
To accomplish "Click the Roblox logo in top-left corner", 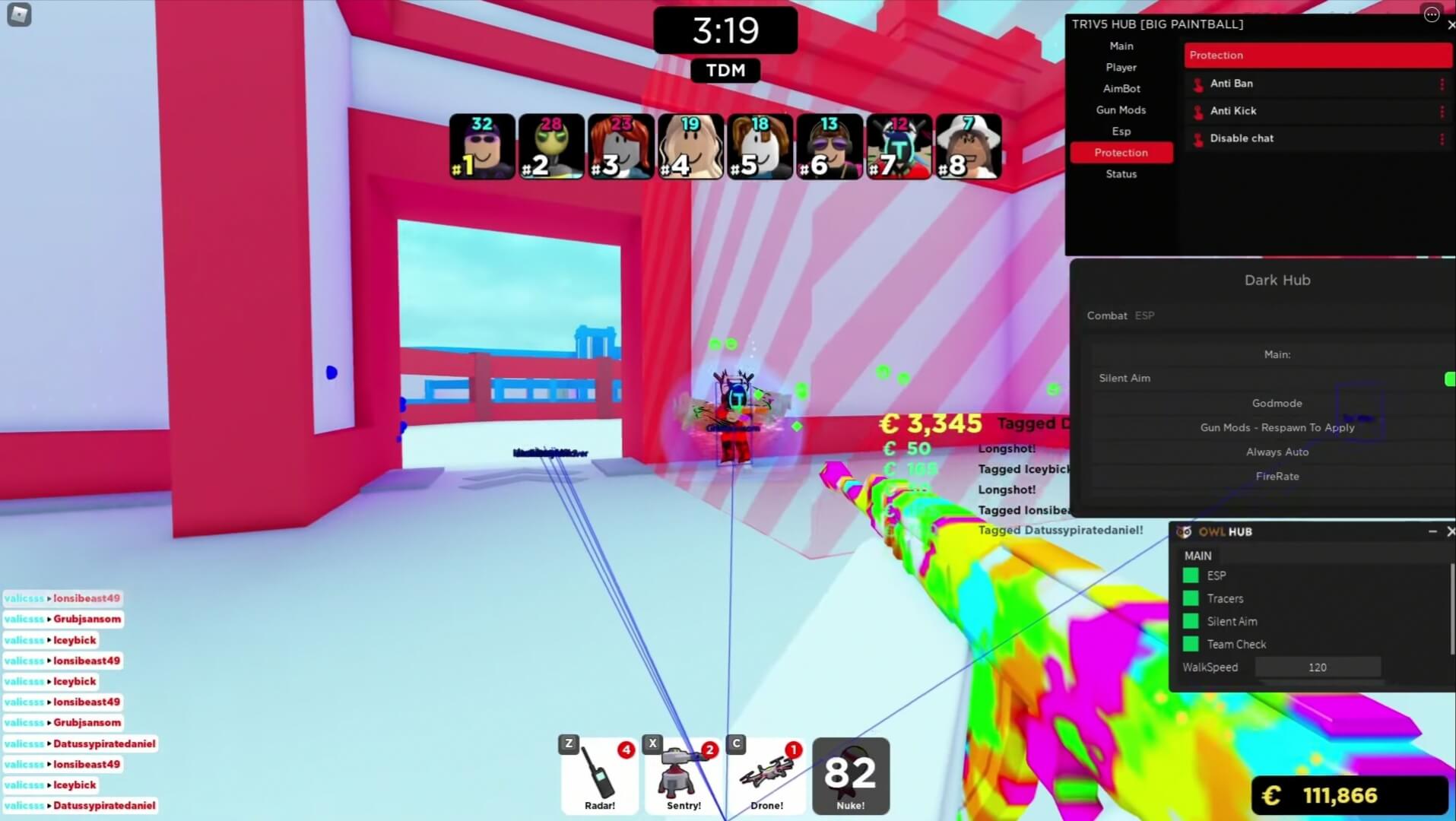I will (19, 14).
